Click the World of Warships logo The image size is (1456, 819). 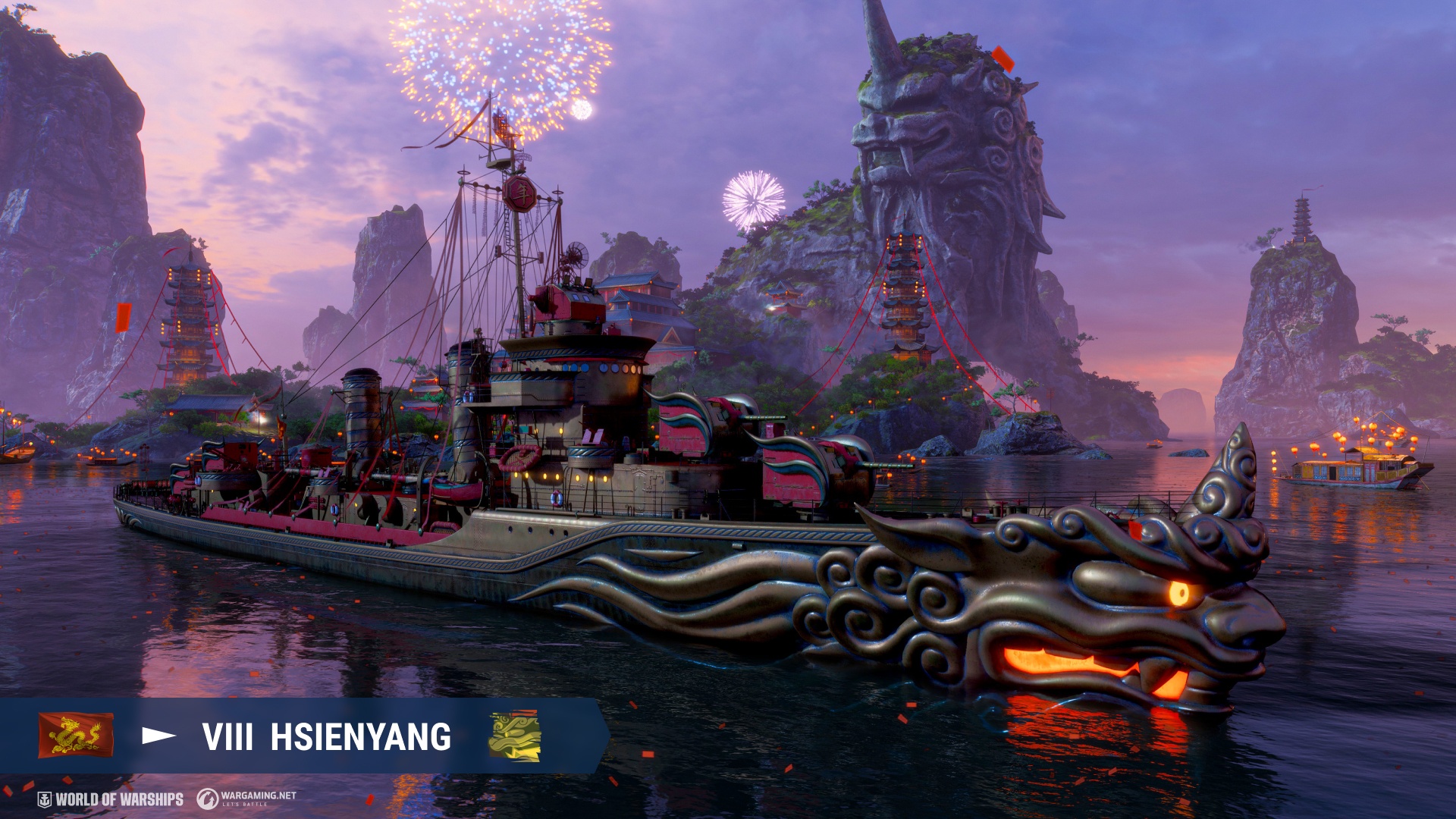tap(111, 799)
